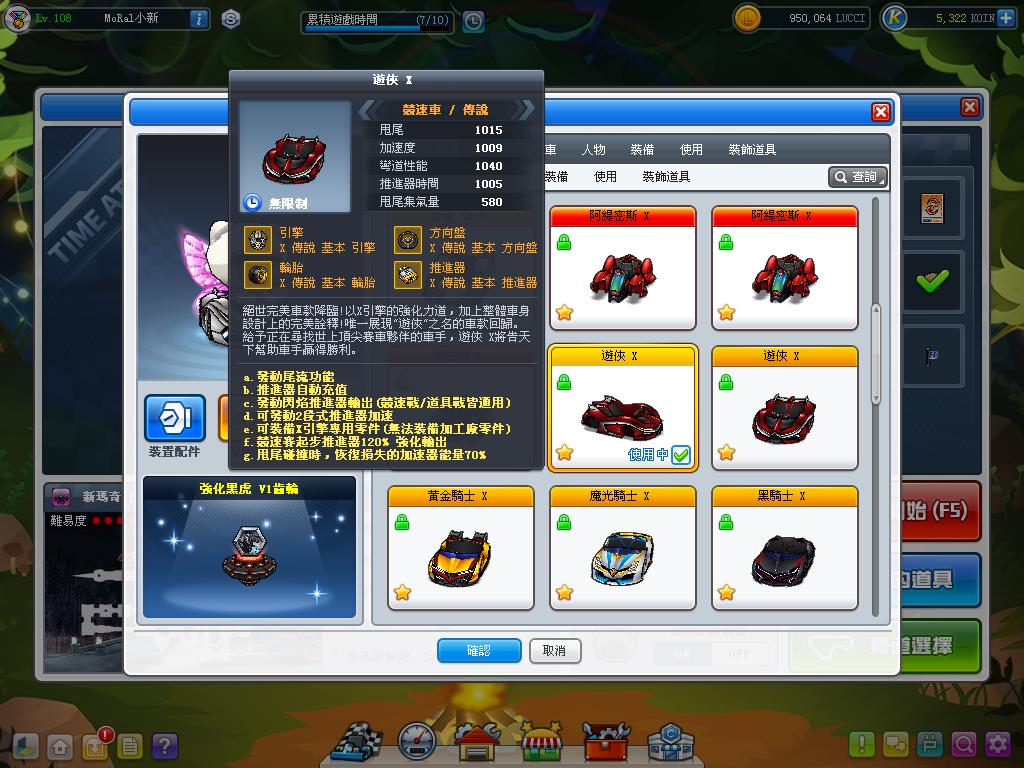Open the player info icon
The image size is (1024, 768).
pos(199,19)
